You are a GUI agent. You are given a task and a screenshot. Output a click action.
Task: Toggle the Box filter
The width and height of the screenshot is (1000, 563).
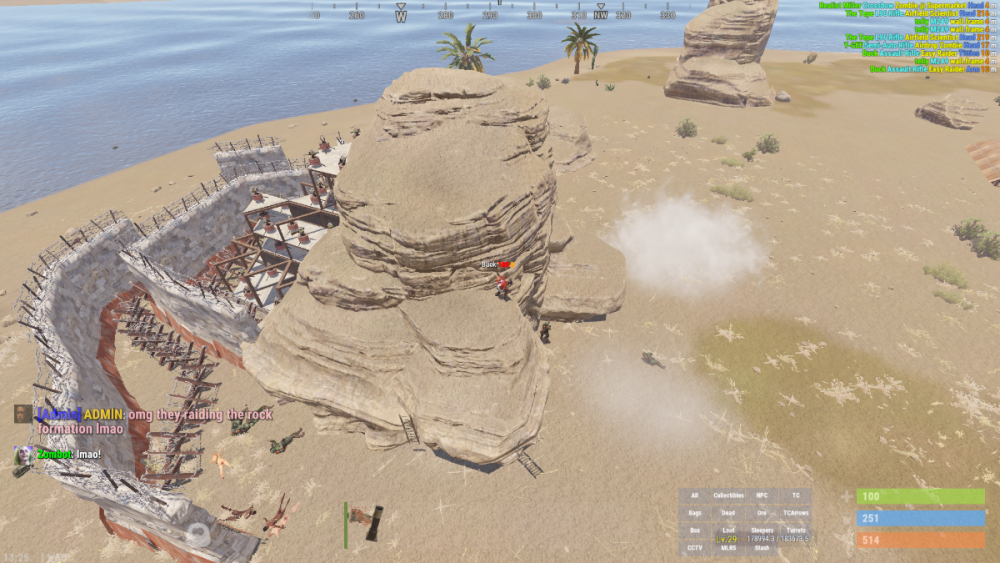coord(695,531)
